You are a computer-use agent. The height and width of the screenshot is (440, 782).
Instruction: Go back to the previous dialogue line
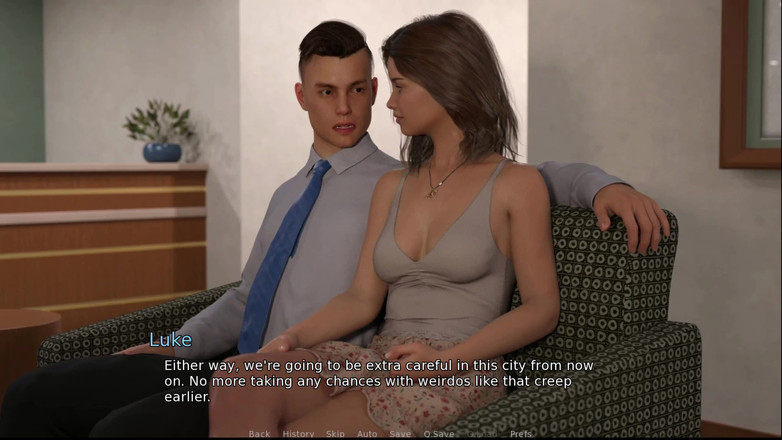(x=259, y=434)
